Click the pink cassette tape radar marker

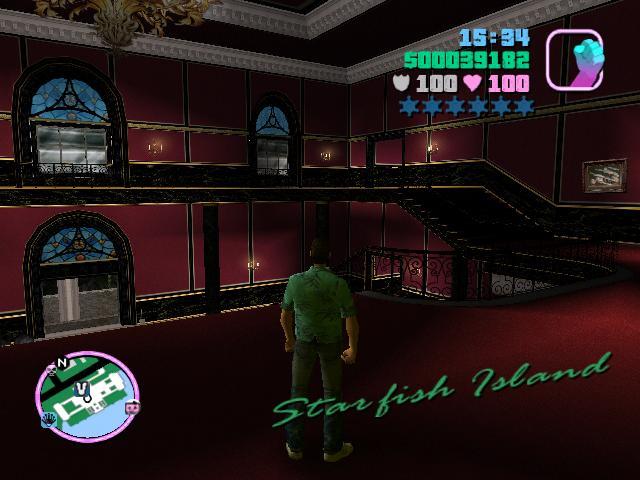tap(131, 407)
